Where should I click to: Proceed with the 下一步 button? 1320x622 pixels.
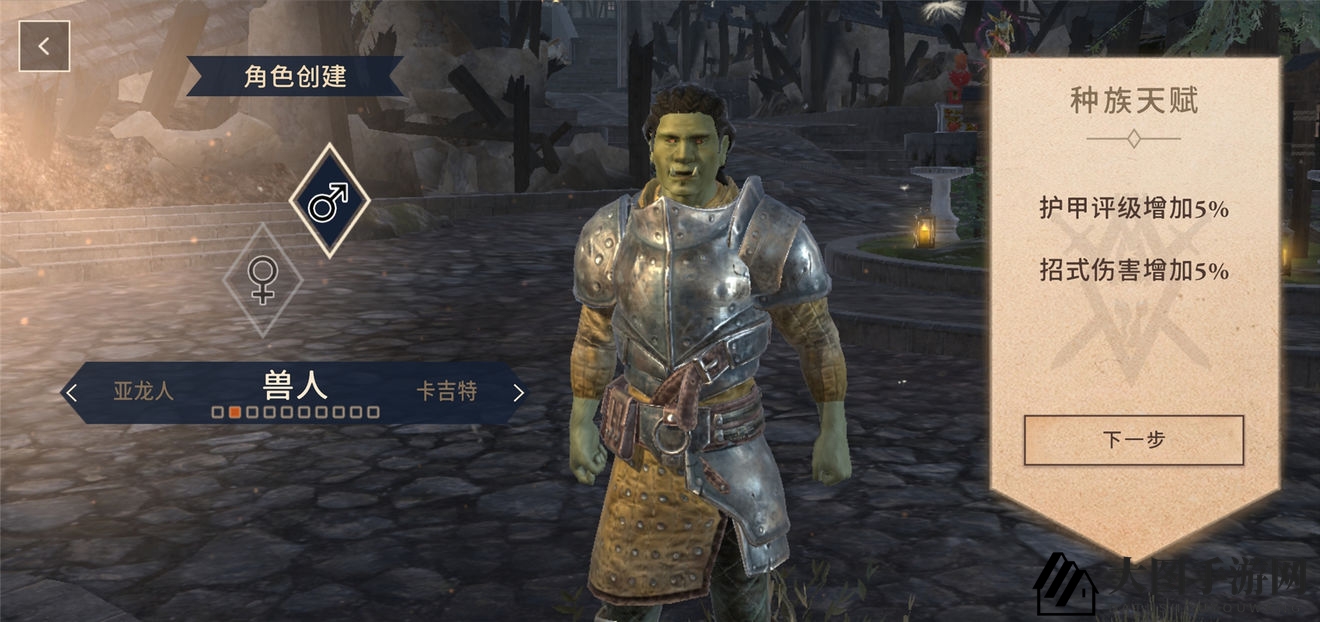[x=1133, y=440]
